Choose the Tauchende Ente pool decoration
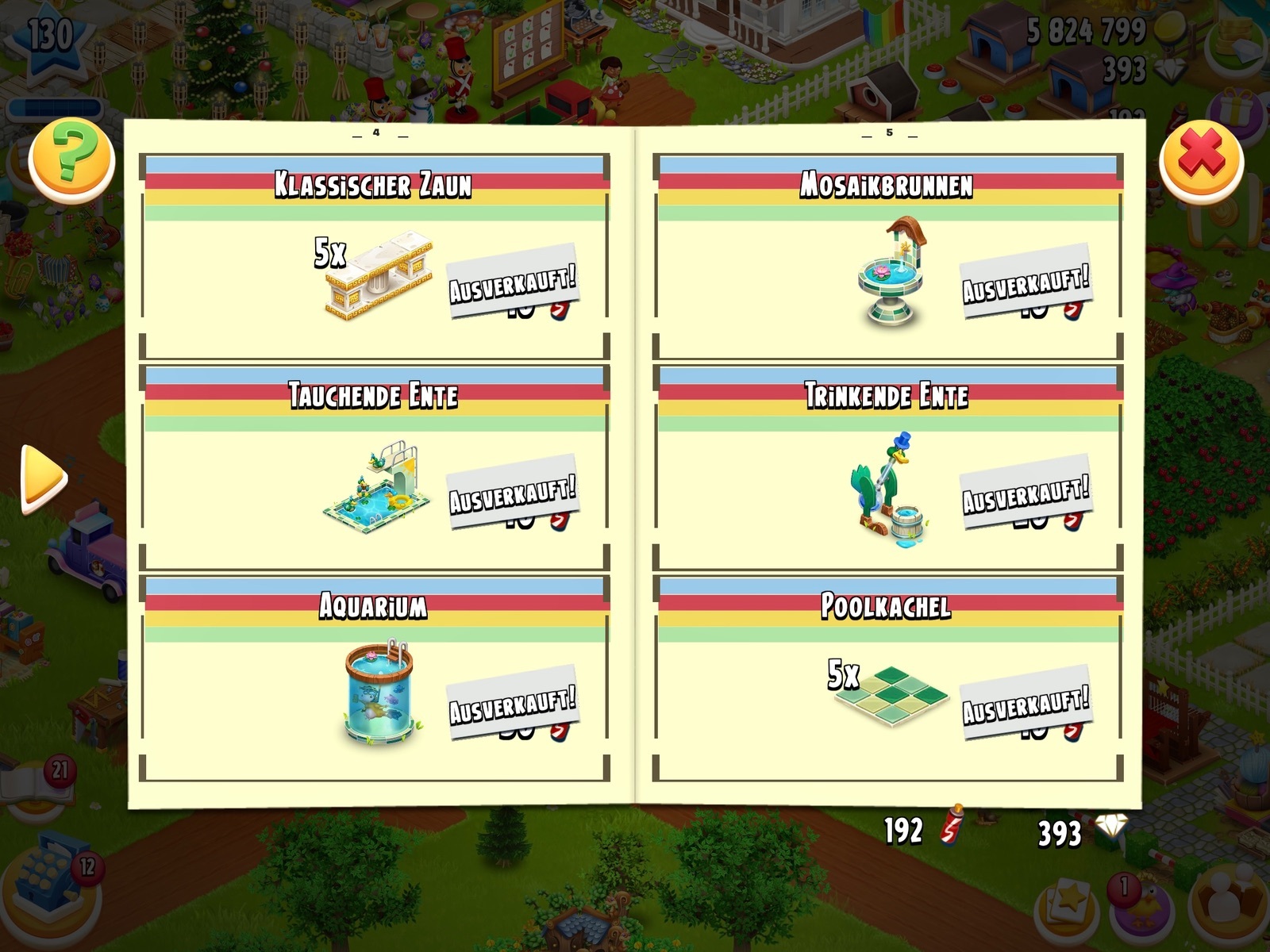The width and height of the screenshot is (1270, 952). (x=378, y=486)
